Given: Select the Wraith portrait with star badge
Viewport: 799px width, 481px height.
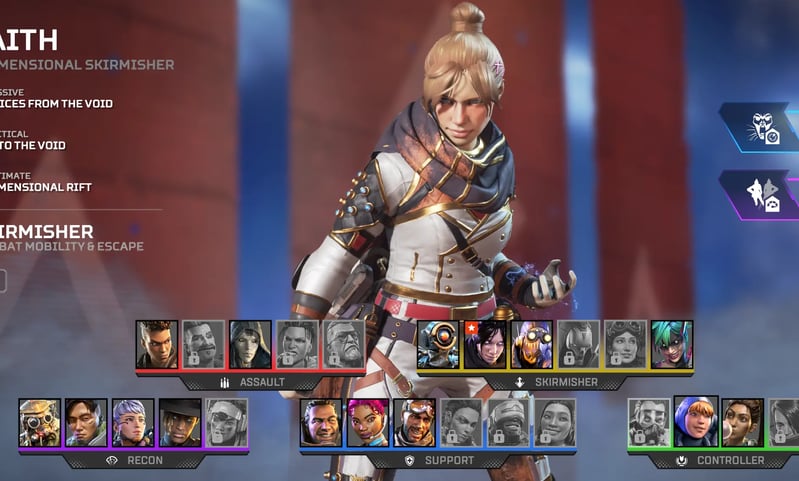Looking at the screenshot, I should pos(485,344).
